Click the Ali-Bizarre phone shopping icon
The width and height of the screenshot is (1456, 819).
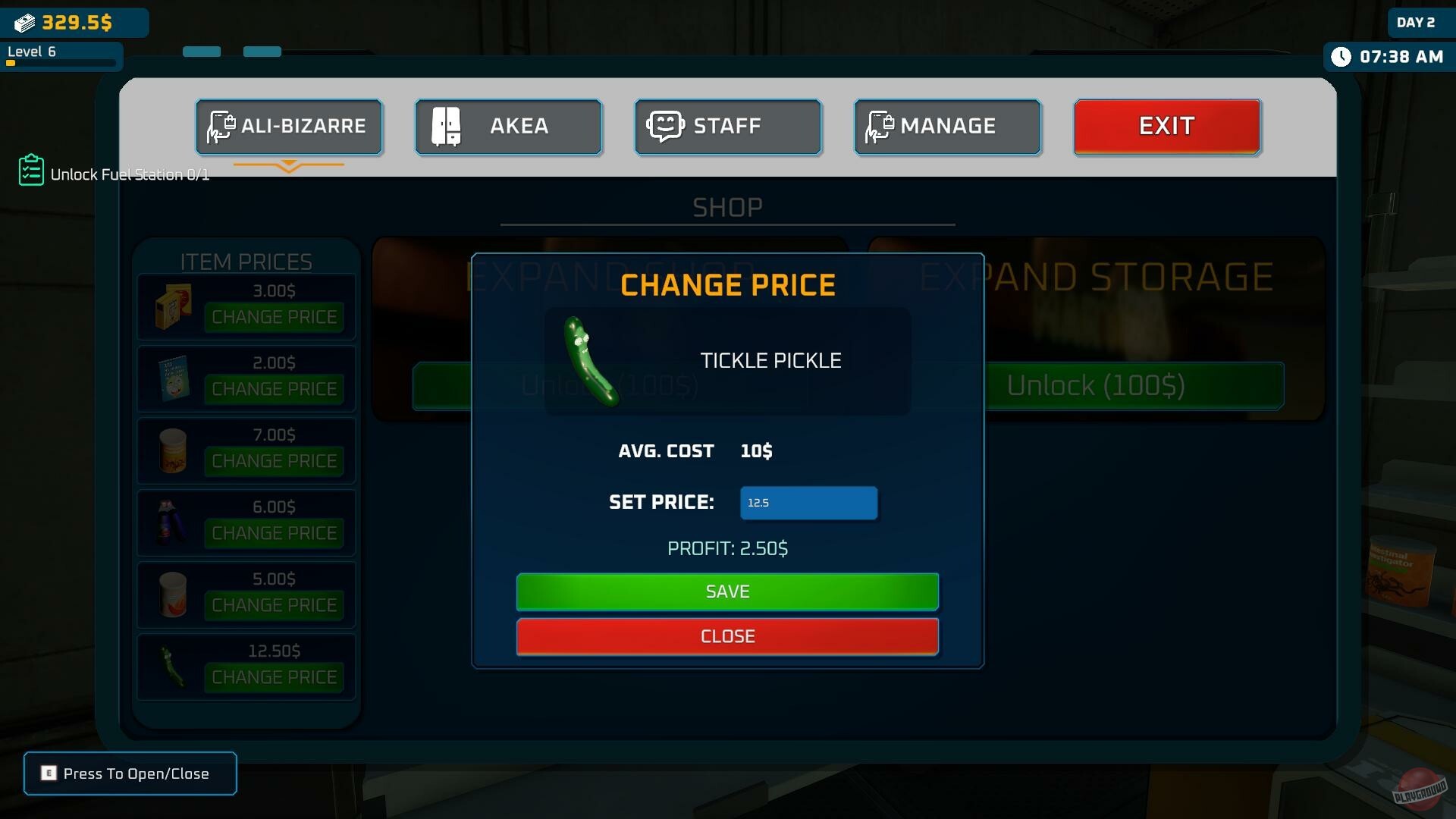pos(220,127)
